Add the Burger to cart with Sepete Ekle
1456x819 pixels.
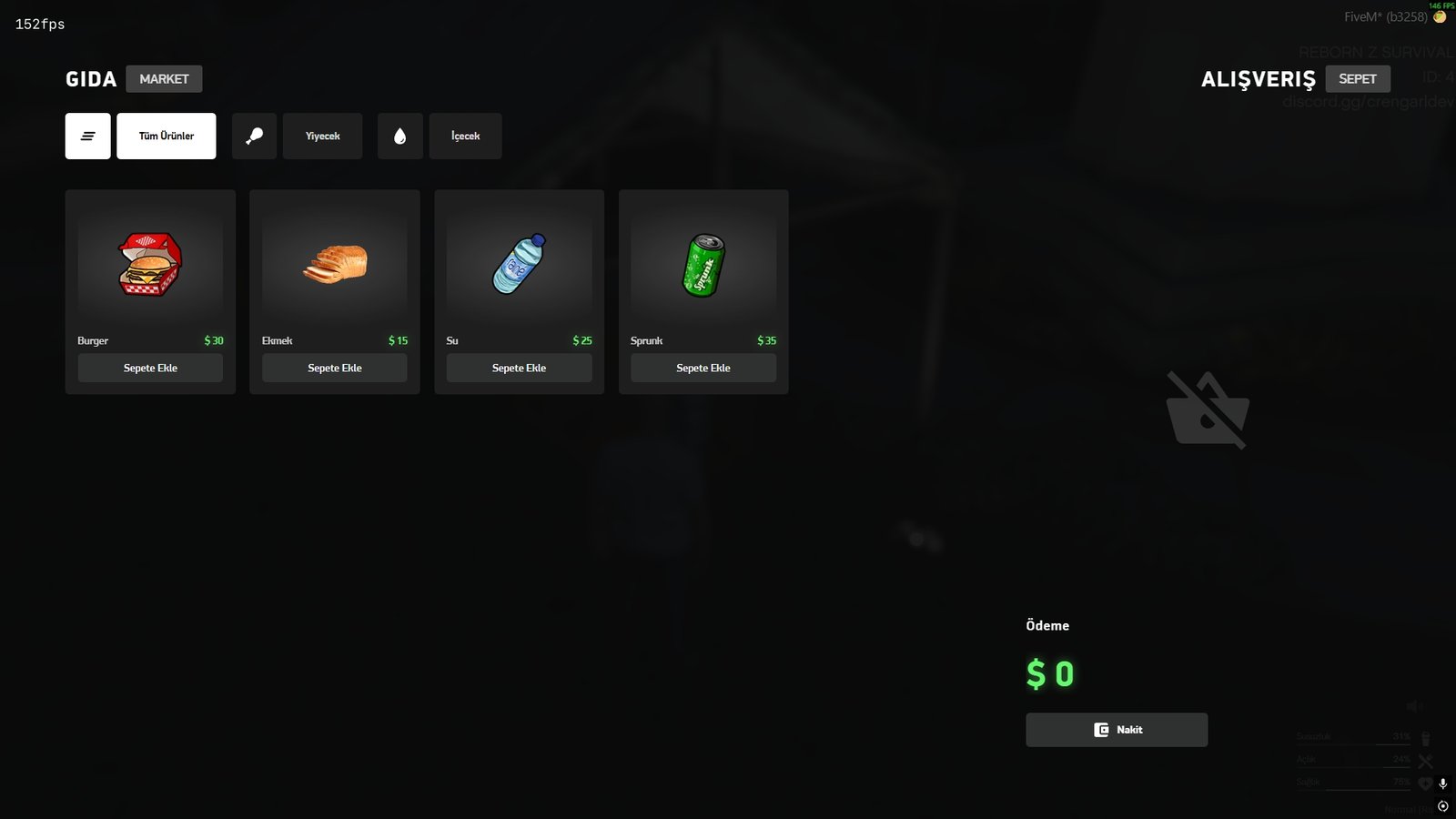click(x=149, y=368)
